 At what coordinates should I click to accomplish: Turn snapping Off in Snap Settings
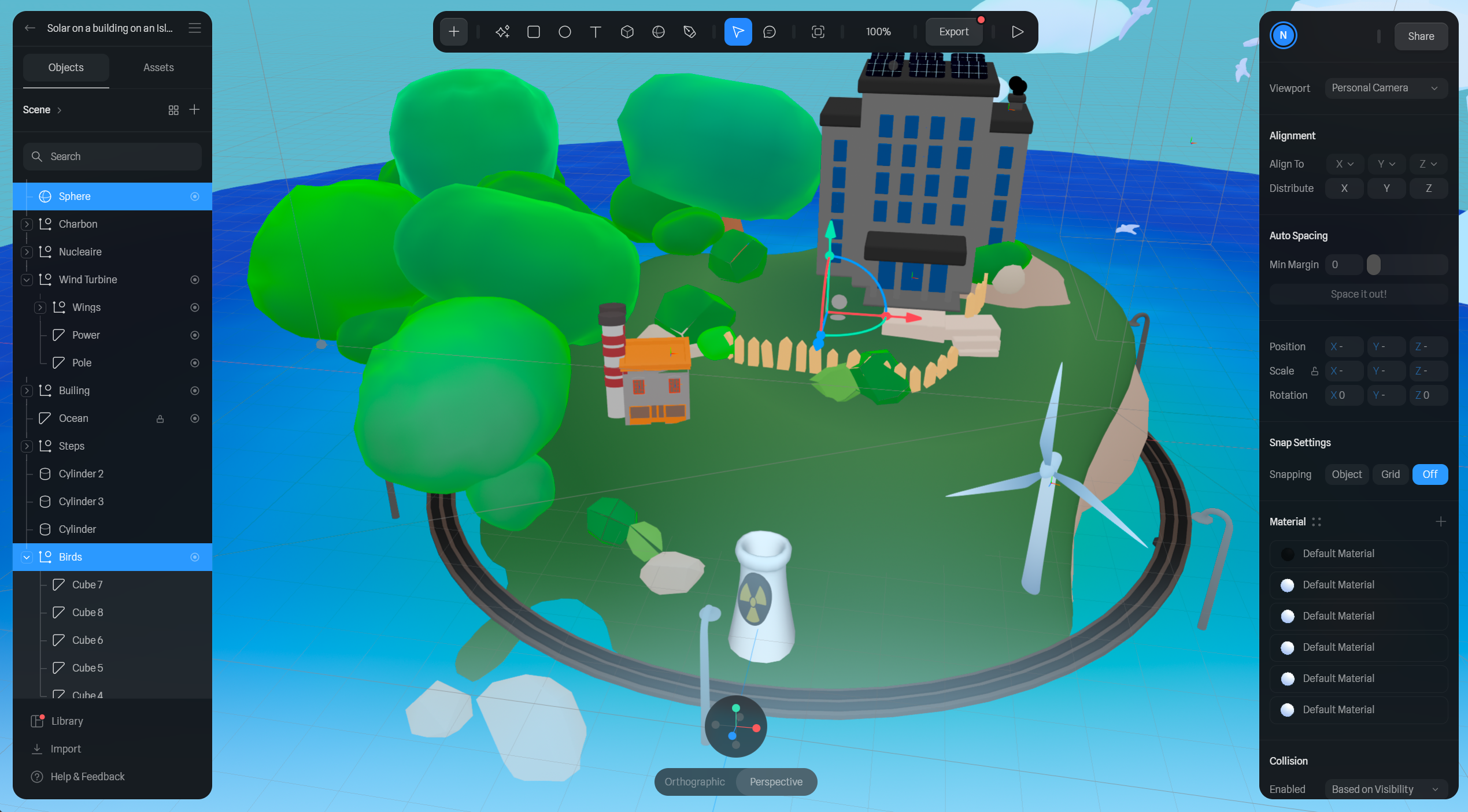(1430, 474)
